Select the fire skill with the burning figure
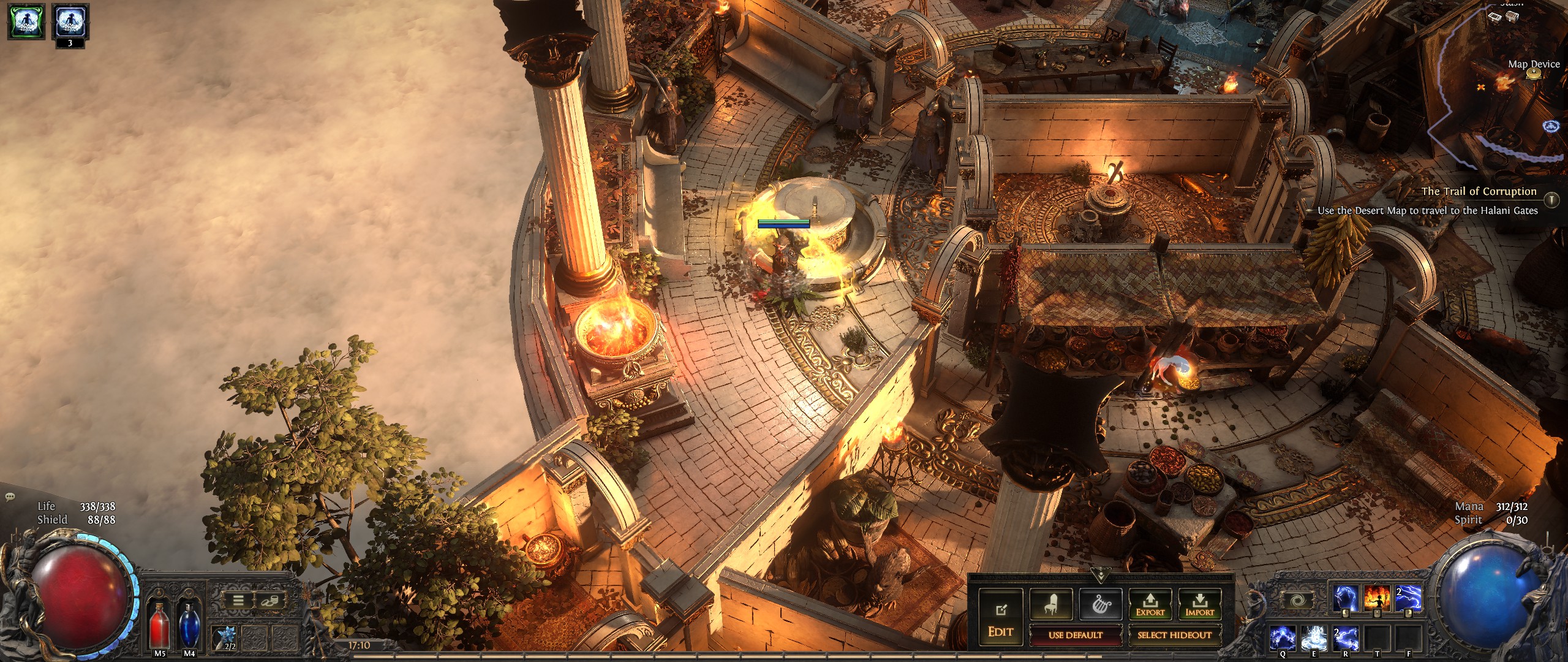 coord(1377,598)
